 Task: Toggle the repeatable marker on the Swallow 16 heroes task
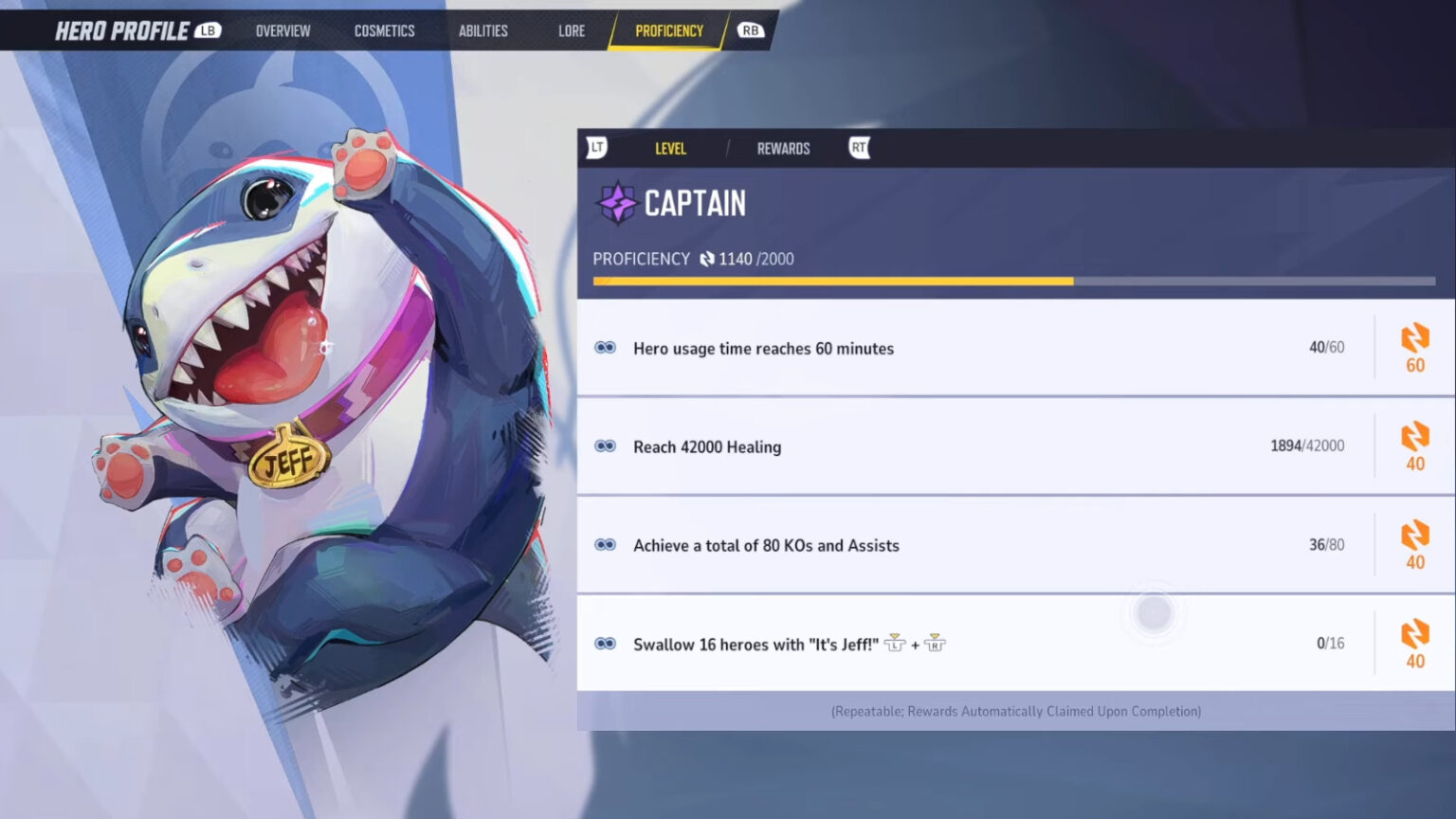click(x=606, y=644)
